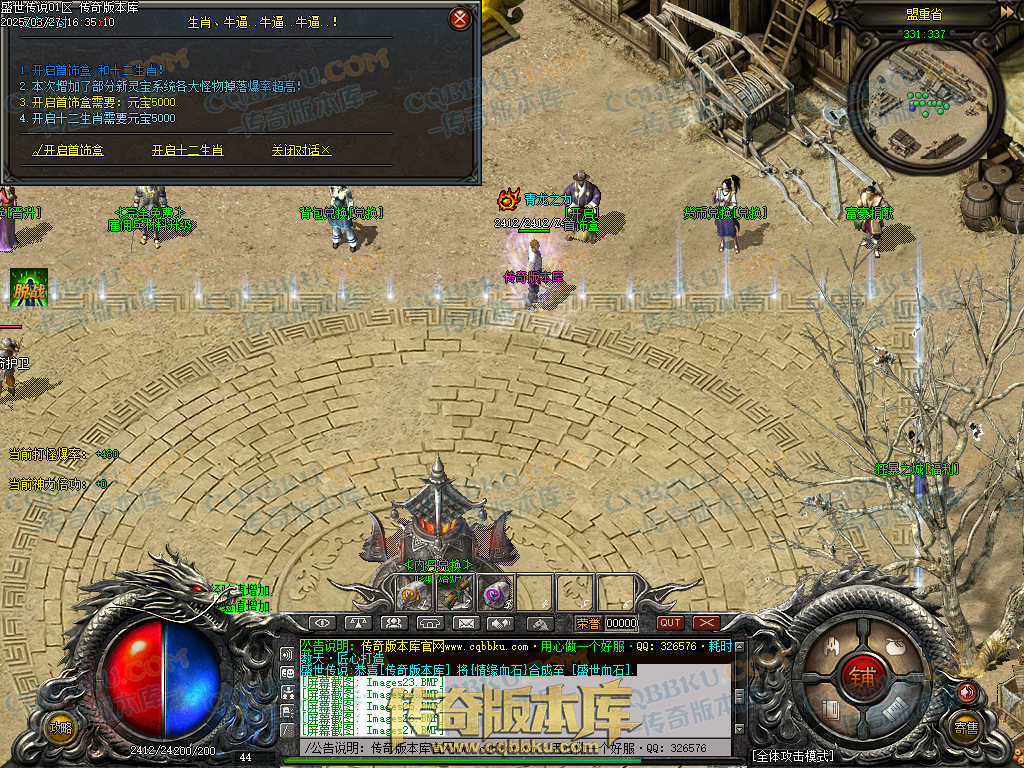
Task: Click the eye icon in the toolbar
Action: (x=321, y=623)
